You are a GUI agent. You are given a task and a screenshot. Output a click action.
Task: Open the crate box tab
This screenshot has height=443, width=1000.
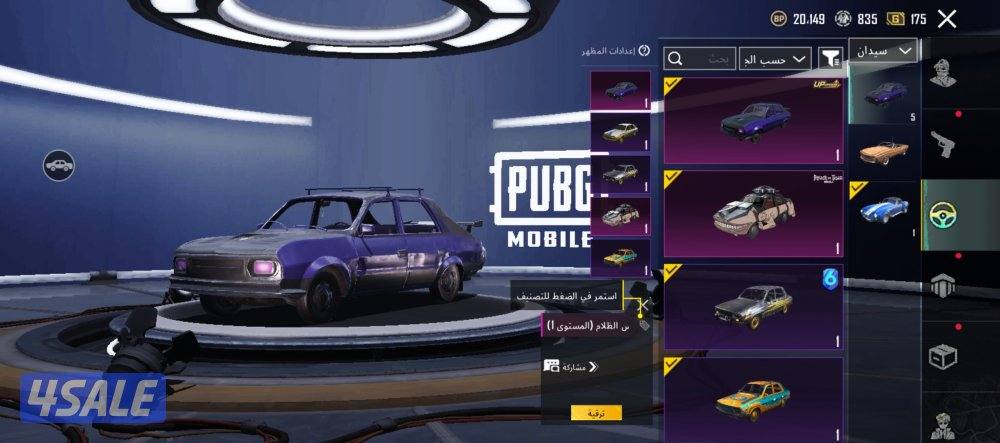click(943, 355)
